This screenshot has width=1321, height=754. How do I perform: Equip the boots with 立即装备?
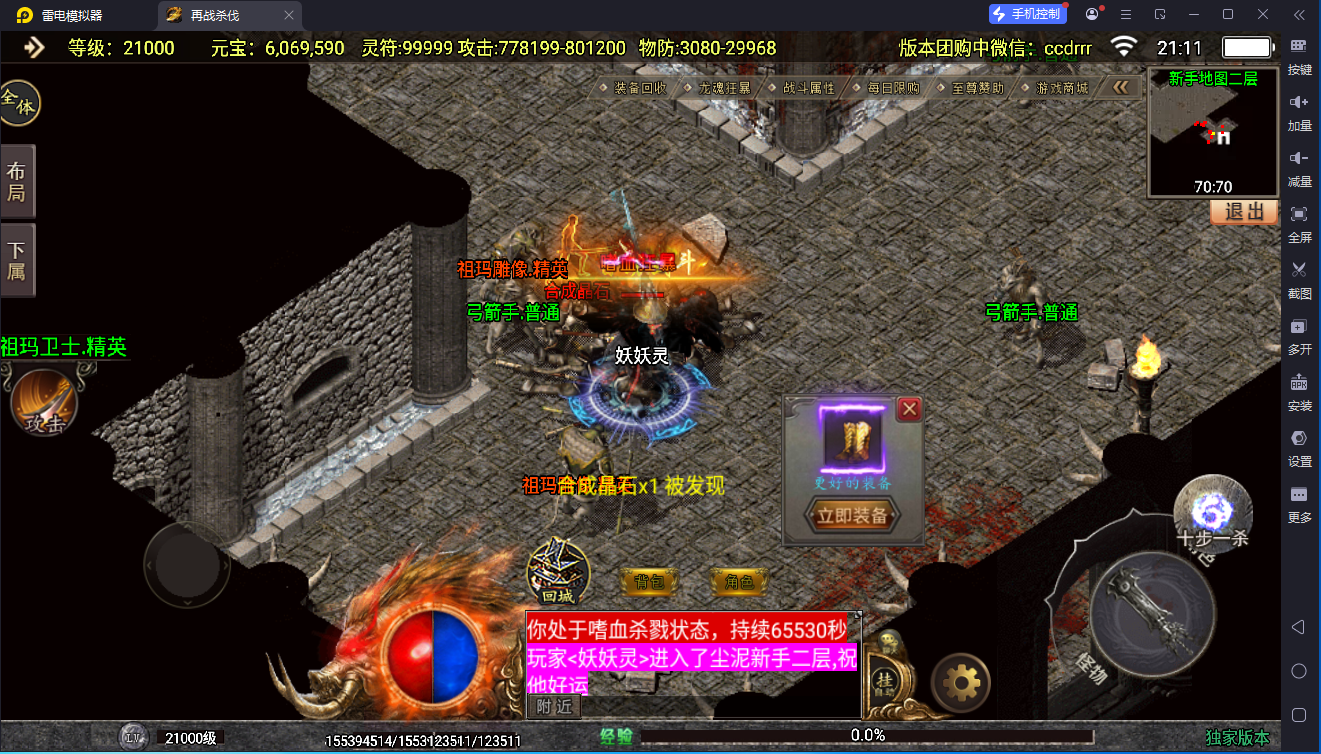[x=852, y=516]
